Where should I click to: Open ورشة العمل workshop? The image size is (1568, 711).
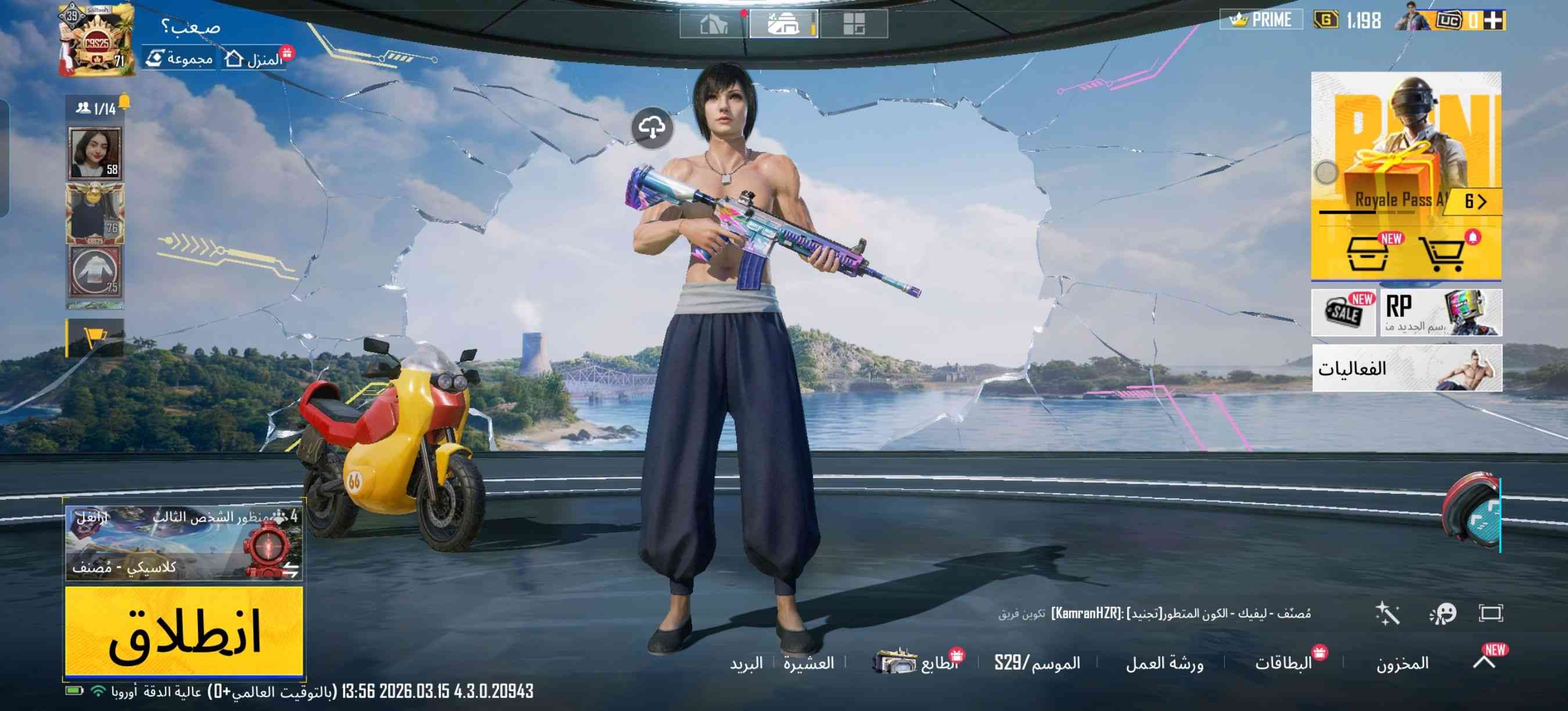point(1164,663)
